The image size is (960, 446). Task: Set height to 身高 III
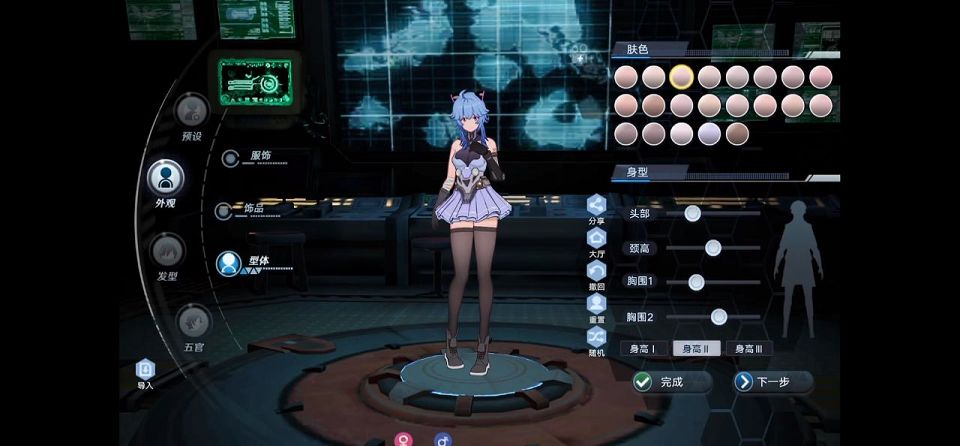point(749,349)
